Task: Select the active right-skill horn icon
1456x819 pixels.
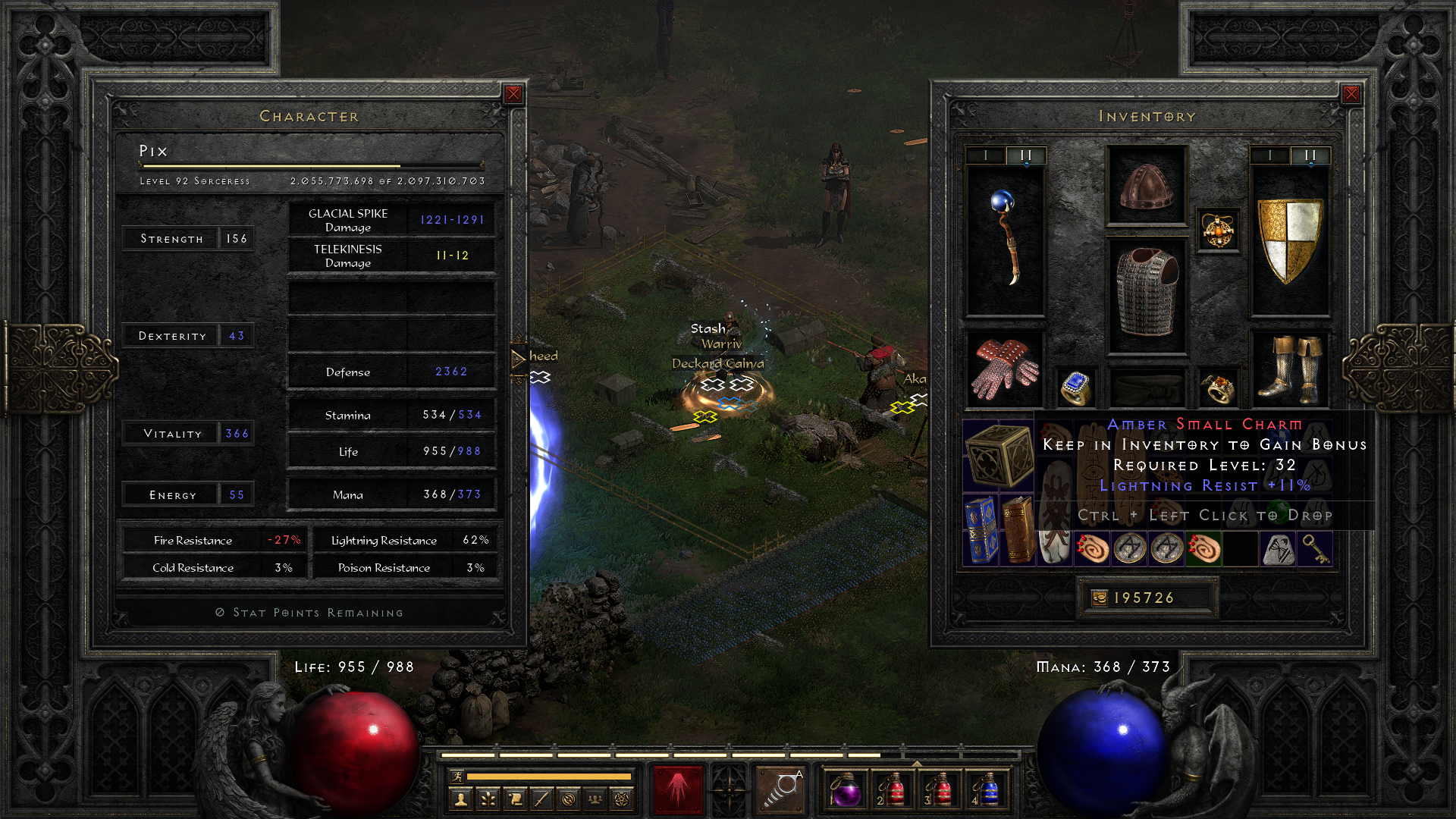Action: coord(781,792)
